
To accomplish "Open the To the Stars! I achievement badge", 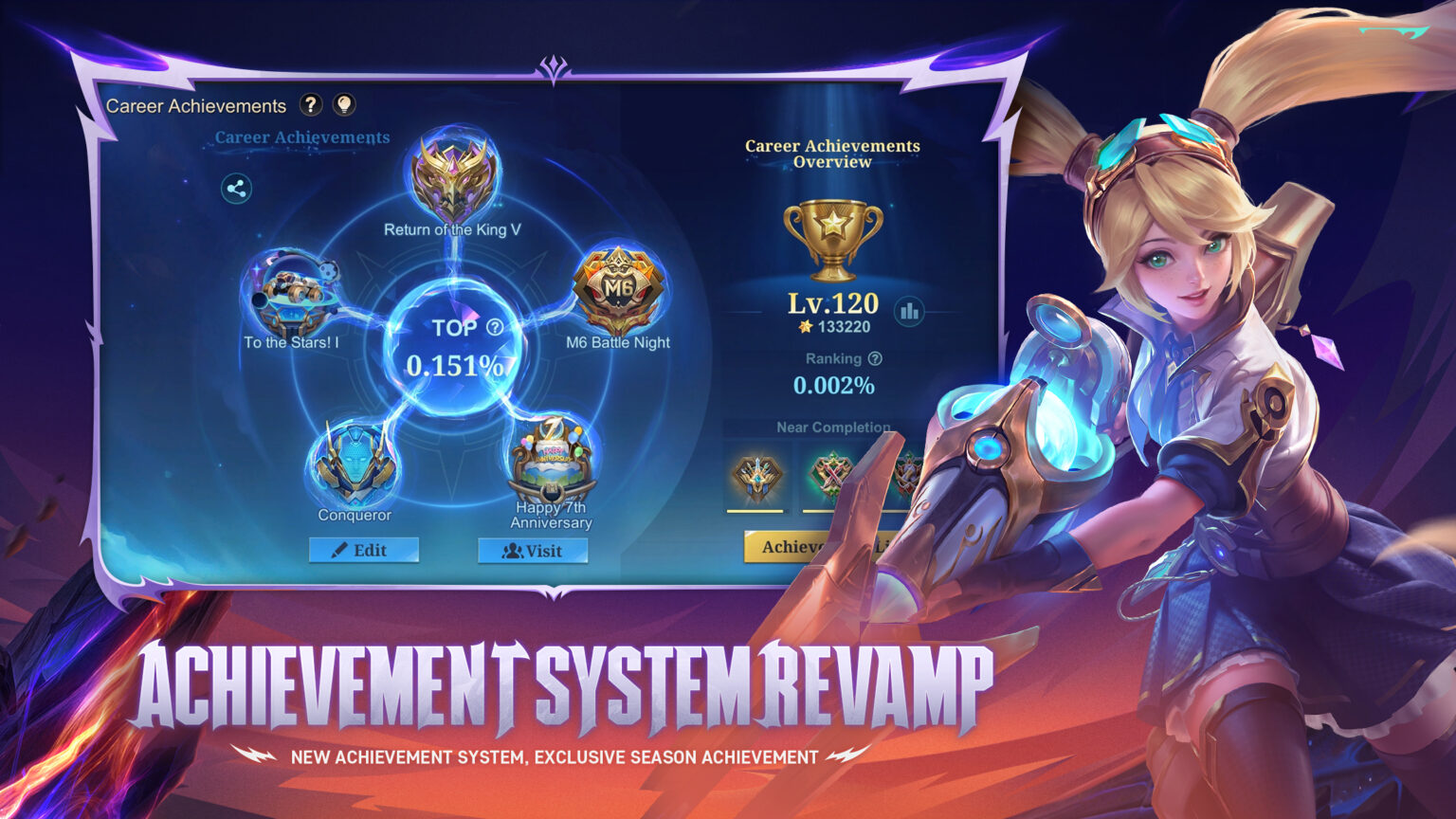I will [x=293, y=294].
